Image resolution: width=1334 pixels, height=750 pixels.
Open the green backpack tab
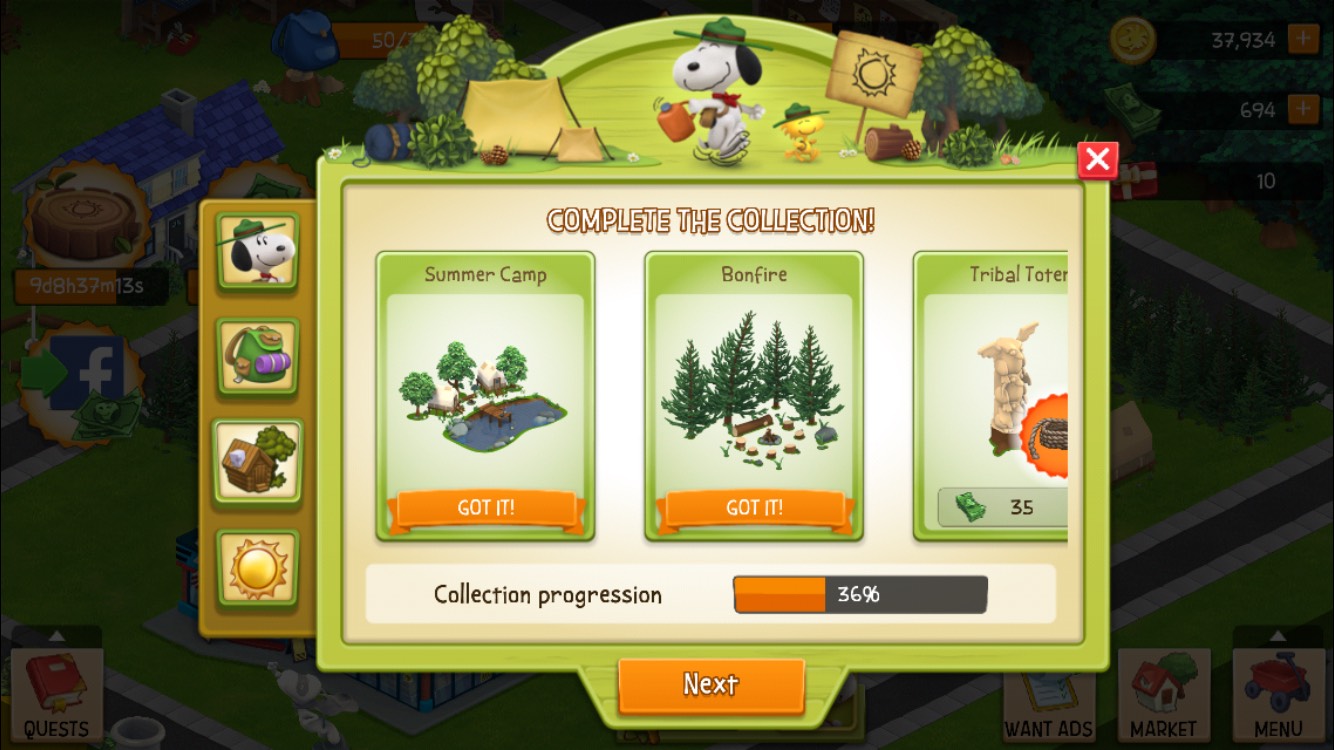point(258,357)
